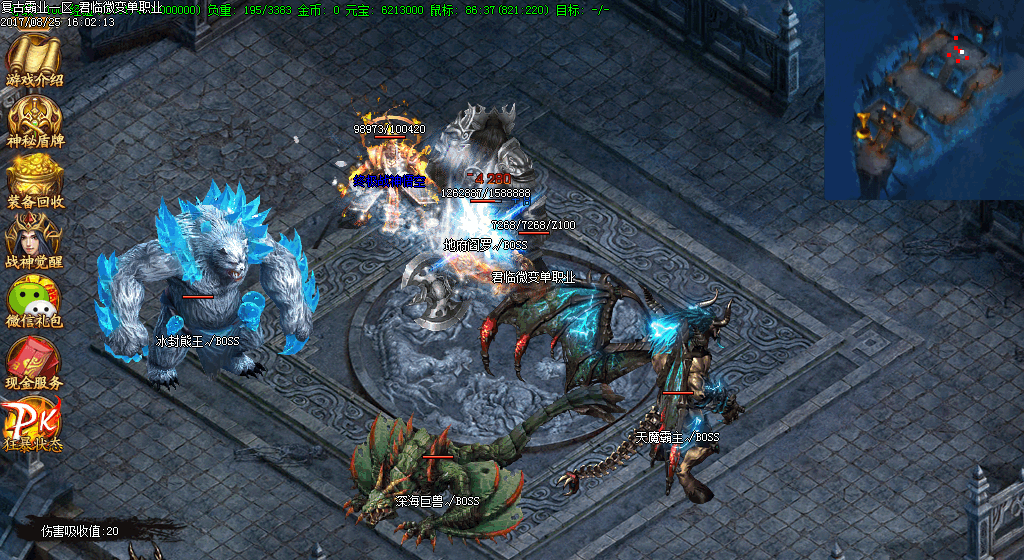Open the 现金服务 cash service icon

[34, 361]
